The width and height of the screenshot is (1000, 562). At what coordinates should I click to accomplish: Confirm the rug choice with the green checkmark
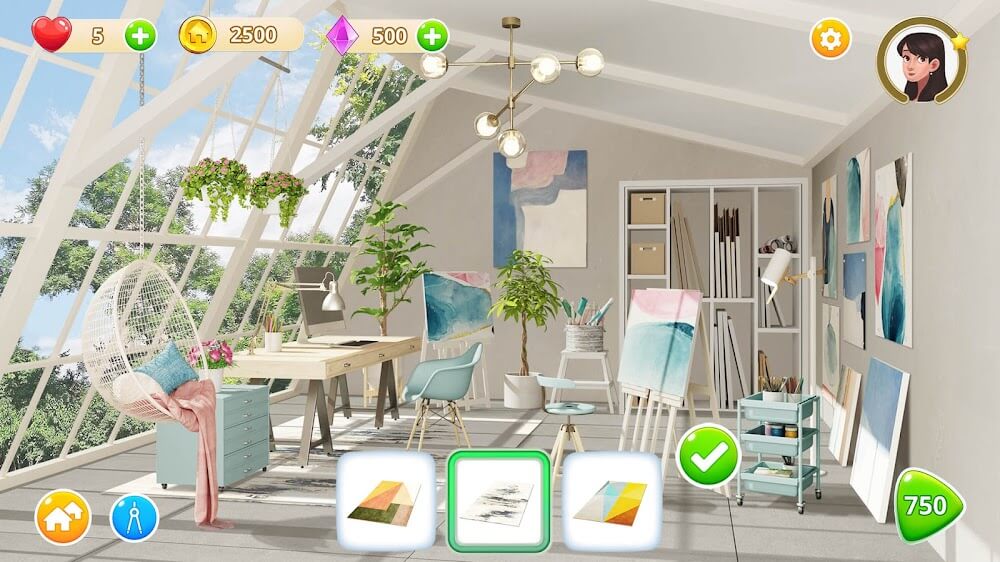pos(708,456)
